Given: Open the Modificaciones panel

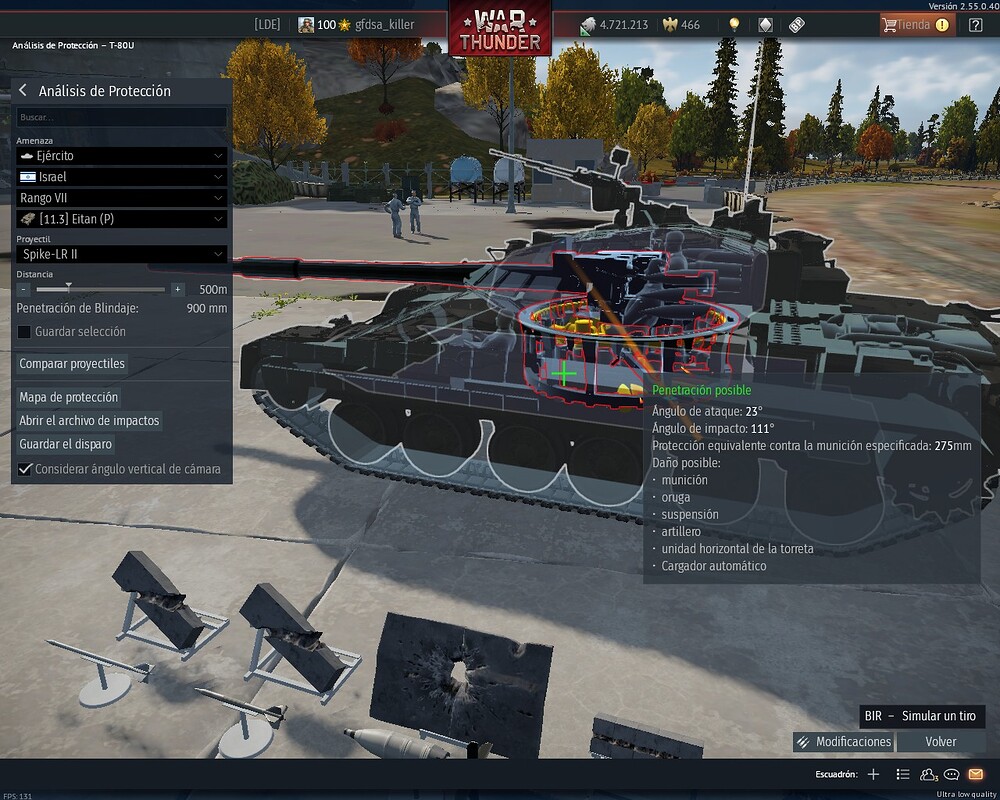Looking at the screenshot, I should click(x=843, y=742).
